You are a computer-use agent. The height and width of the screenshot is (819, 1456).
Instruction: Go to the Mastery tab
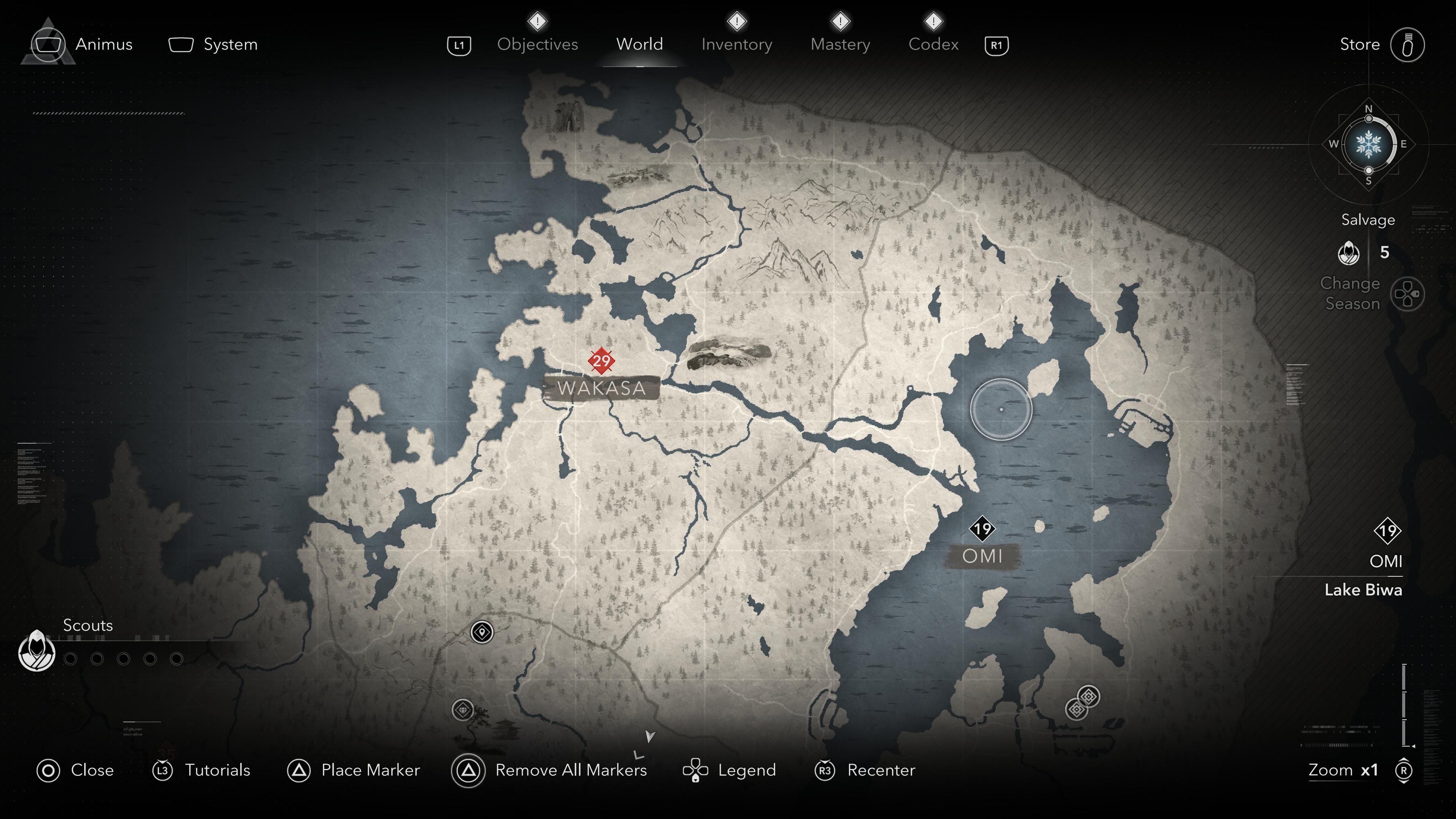[840, 44]
